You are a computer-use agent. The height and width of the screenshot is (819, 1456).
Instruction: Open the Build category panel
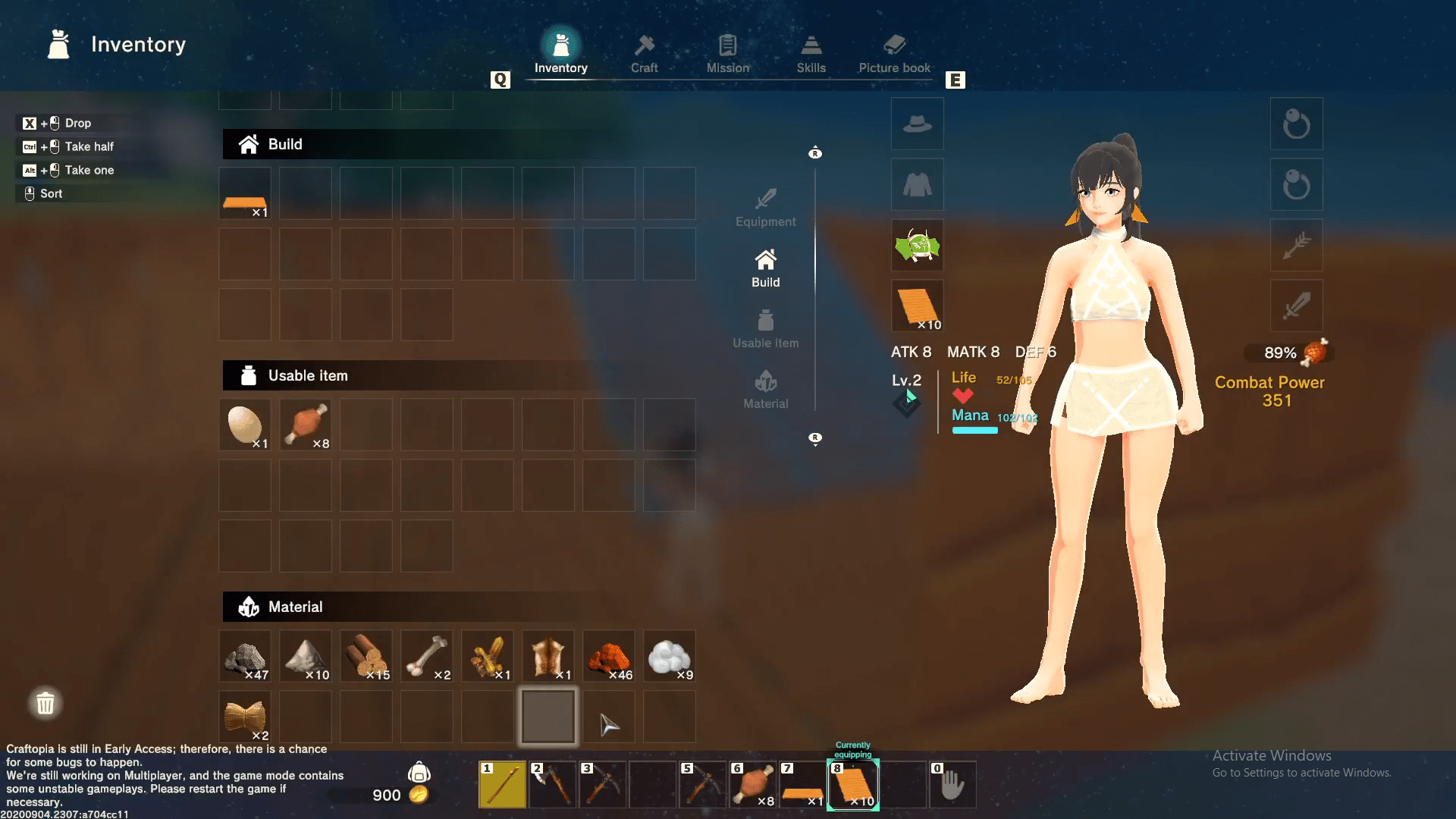point(765,267)
